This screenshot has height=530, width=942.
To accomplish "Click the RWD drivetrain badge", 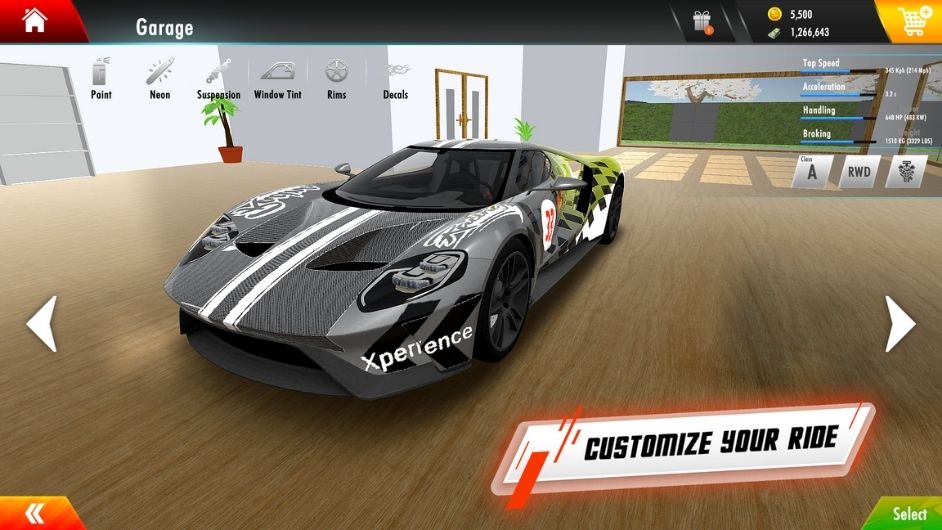I will [x=858, y=171].
